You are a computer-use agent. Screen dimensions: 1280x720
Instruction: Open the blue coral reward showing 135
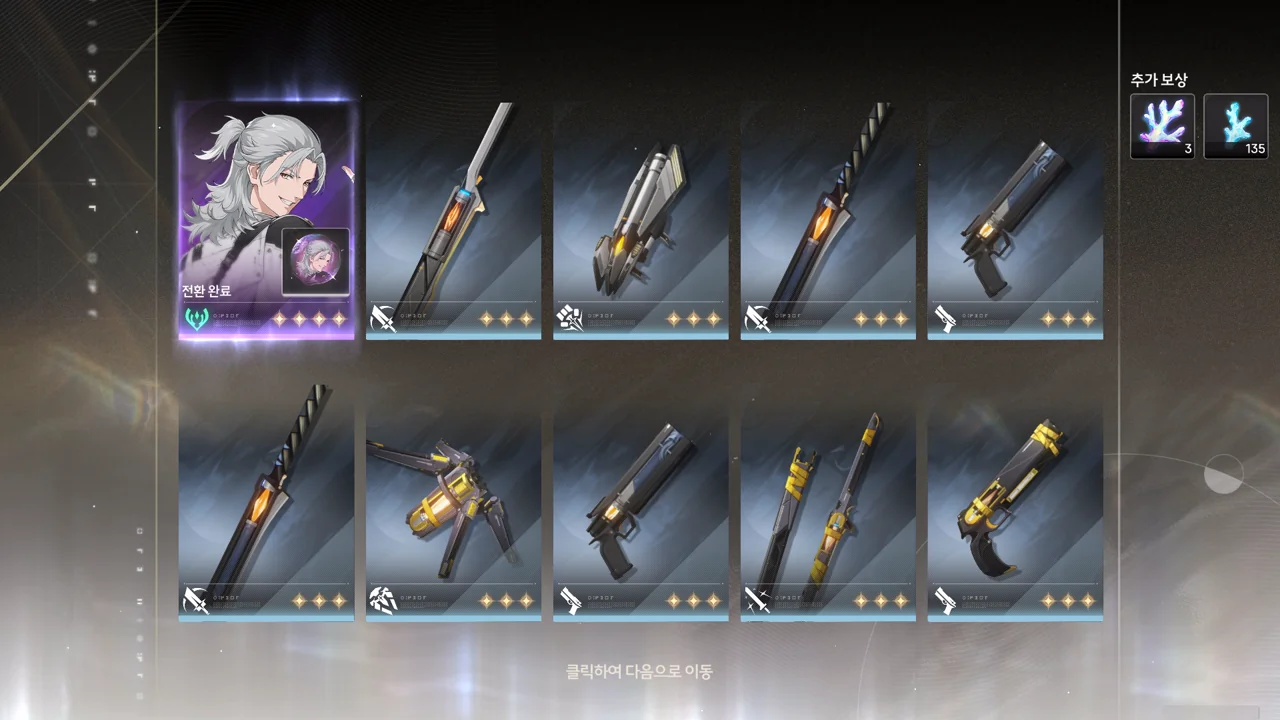[1235, 126]
